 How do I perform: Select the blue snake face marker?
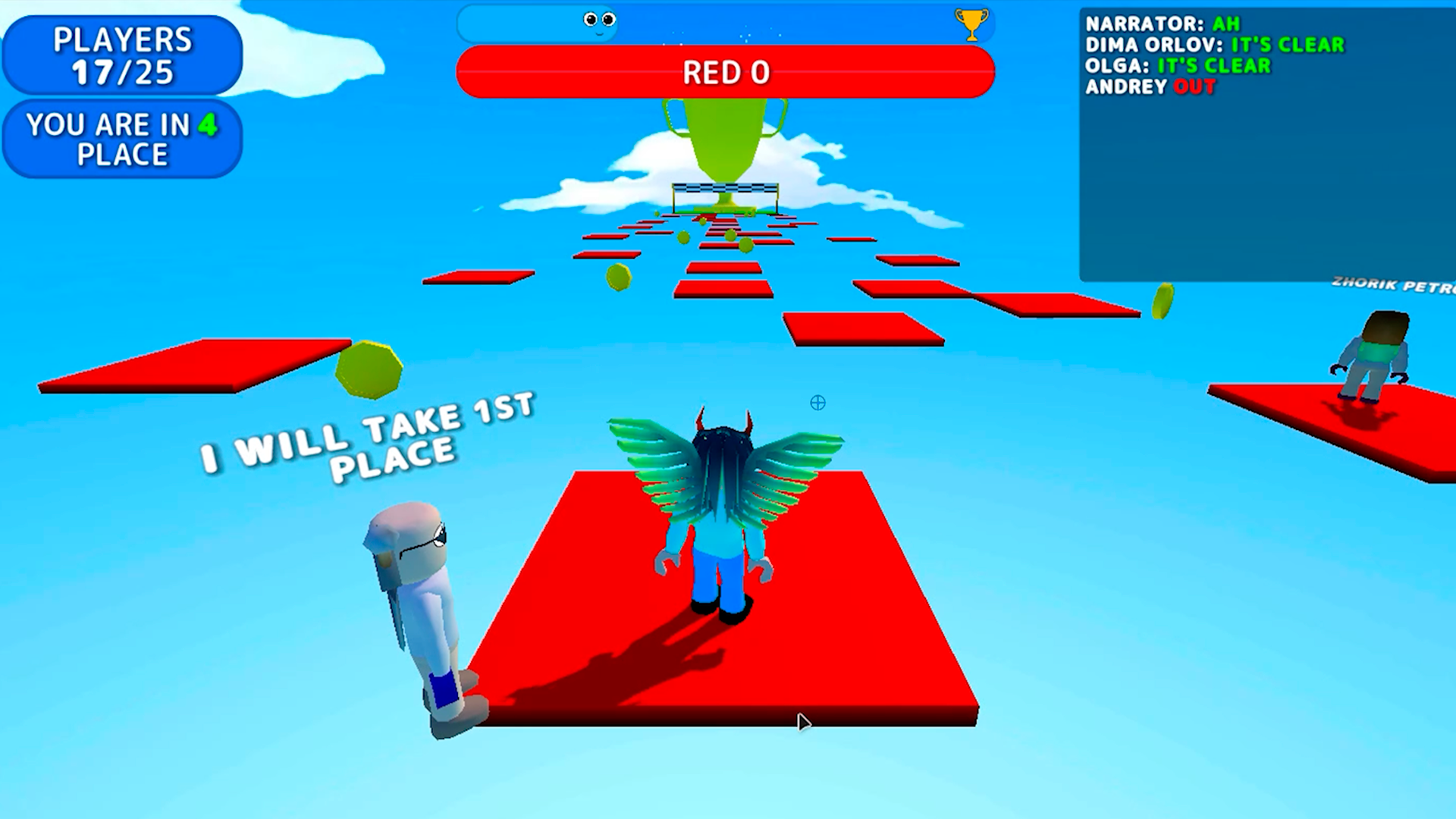(599, 22)
